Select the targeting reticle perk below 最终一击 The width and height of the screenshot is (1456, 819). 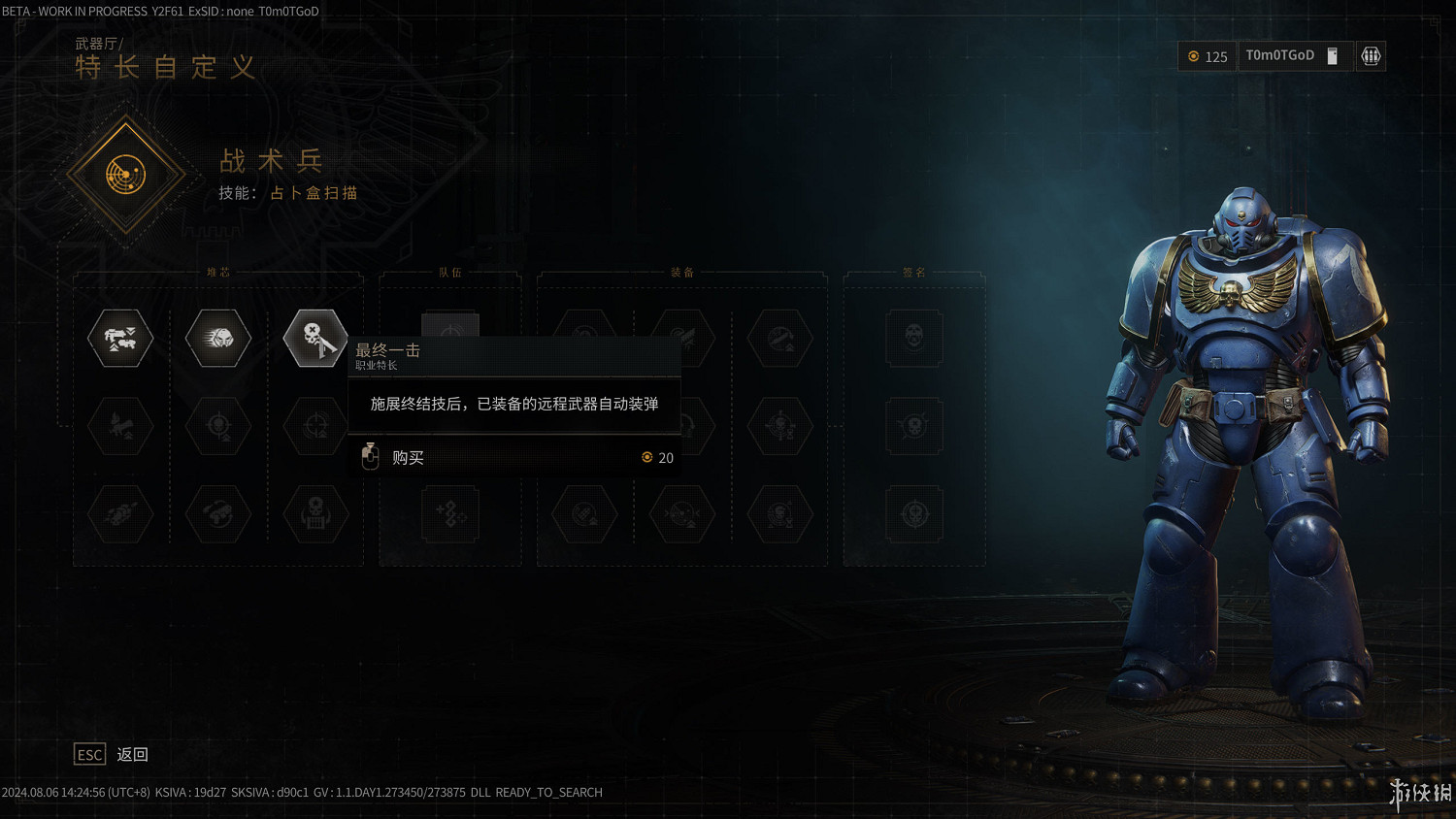tap(315, 427)
